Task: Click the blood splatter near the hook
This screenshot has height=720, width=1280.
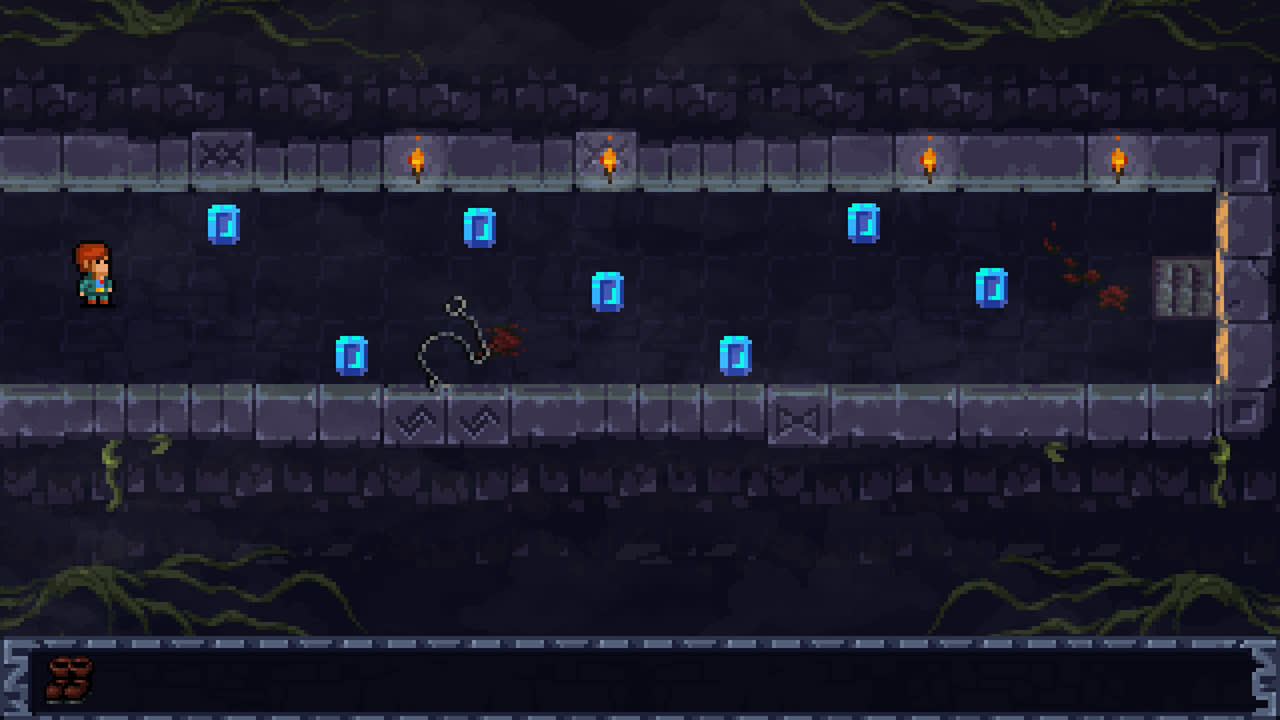Action: 505,340
